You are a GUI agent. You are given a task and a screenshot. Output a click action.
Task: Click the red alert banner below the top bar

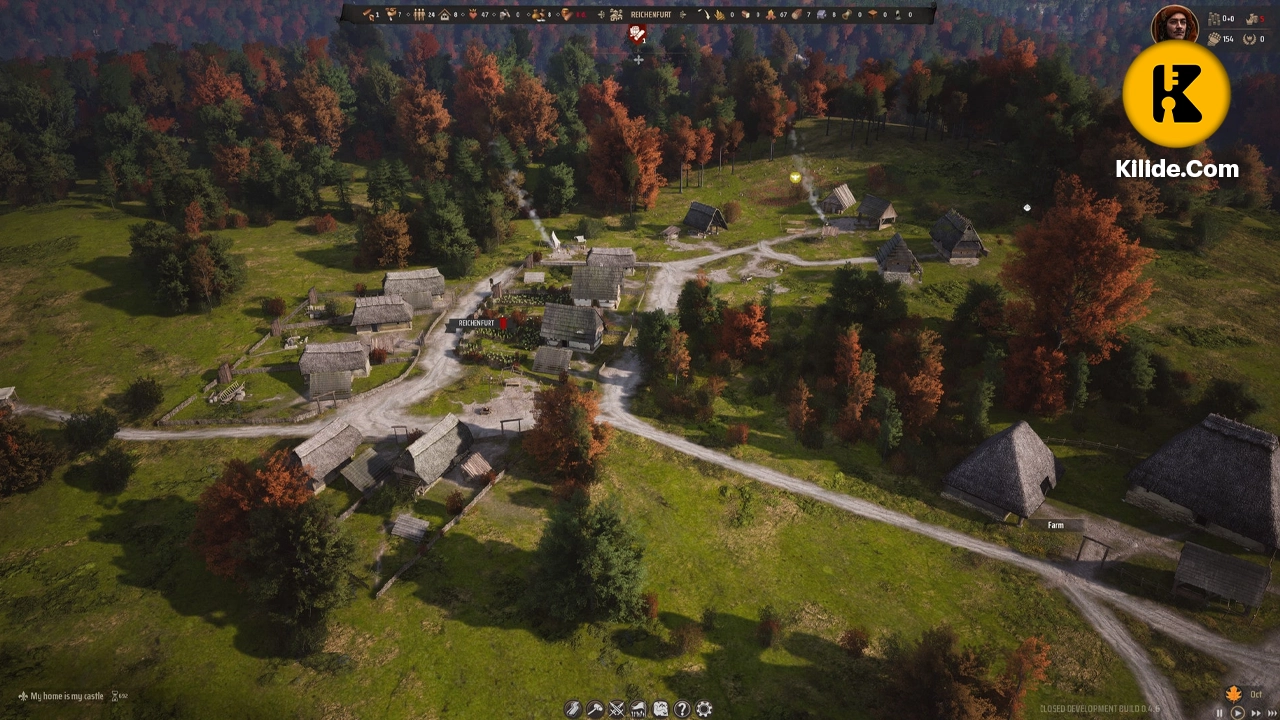[637, 35]
